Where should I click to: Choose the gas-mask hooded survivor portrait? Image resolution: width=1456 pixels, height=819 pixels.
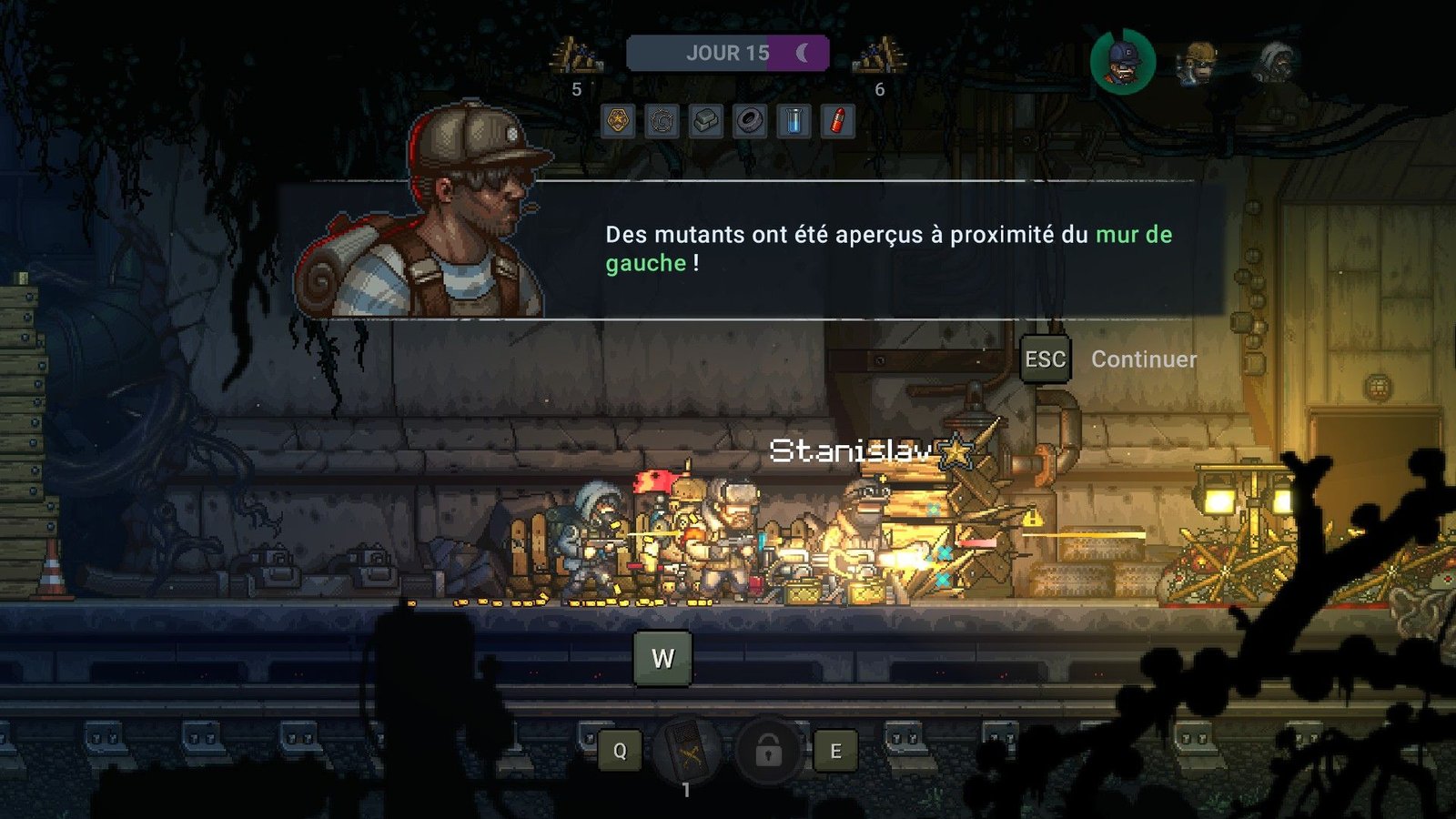1276,62
